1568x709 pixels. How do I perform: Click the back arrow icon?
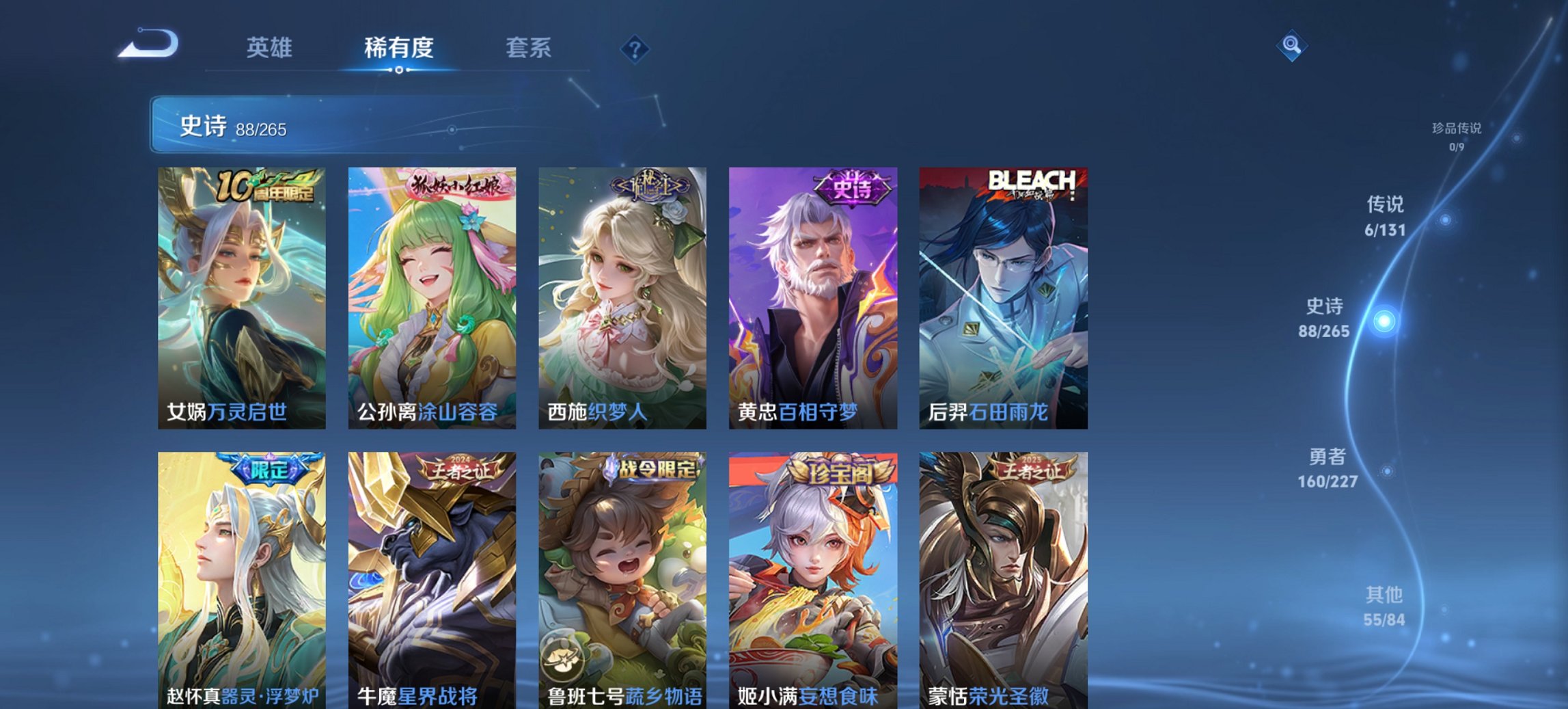pyautogui.click(x=147, y=43)
